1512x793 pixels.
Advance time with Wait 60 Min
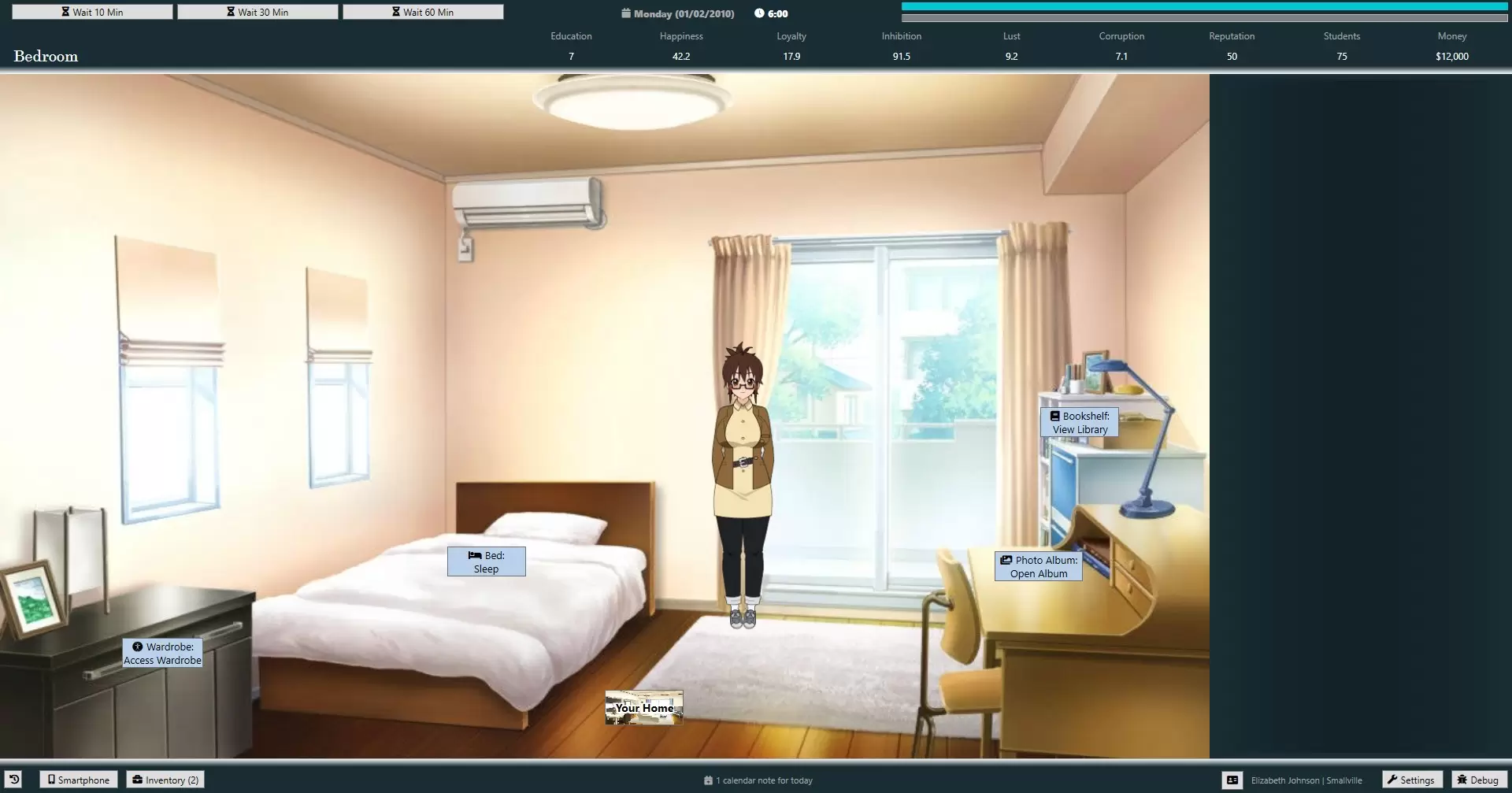coord(423,12)
